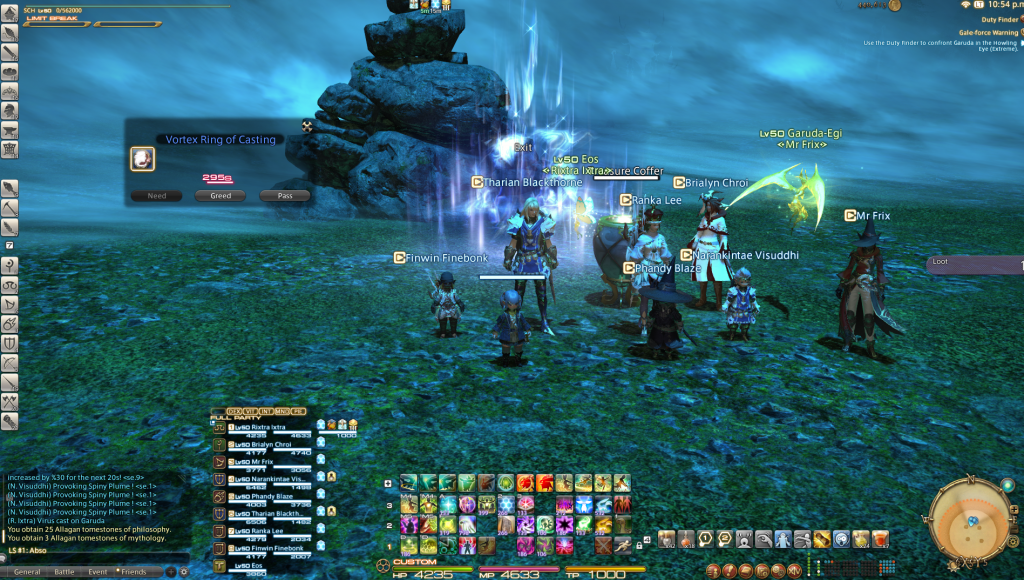Choose the pet Eos in party list

click(250, 566)
